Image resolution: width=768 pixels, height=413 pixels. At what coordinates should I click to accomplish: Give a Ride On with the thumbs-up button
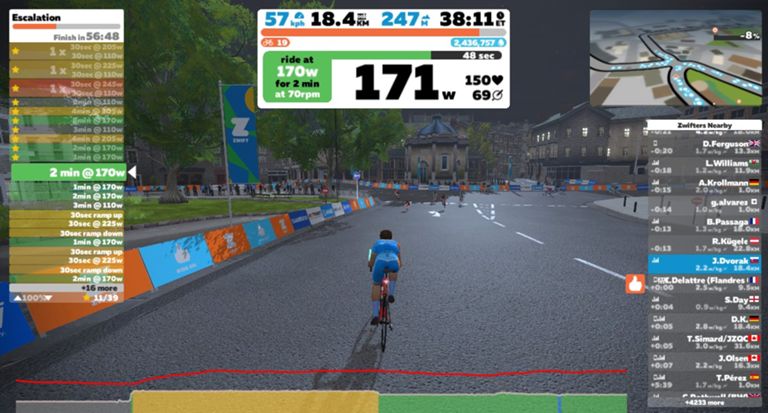pos(634,284)
